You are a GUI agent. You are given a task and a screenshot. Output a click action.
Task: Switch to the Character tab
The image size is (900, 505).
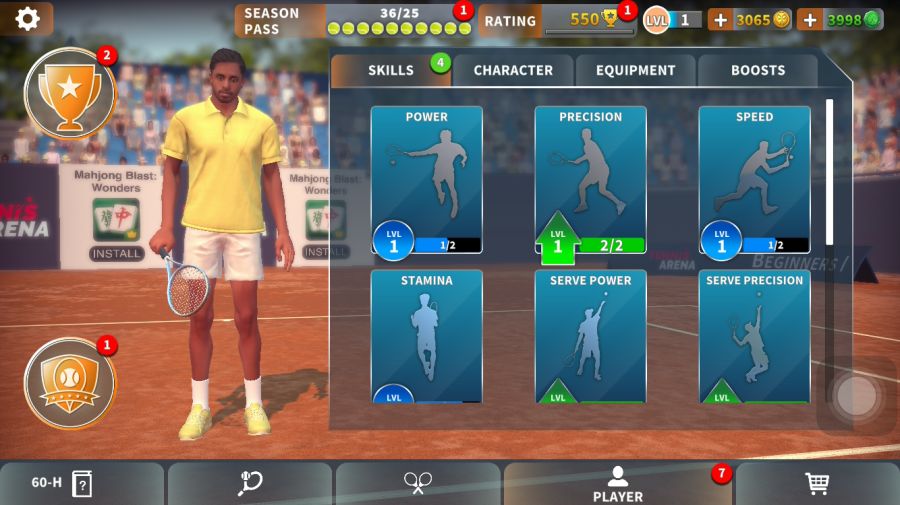click(513, 70)
